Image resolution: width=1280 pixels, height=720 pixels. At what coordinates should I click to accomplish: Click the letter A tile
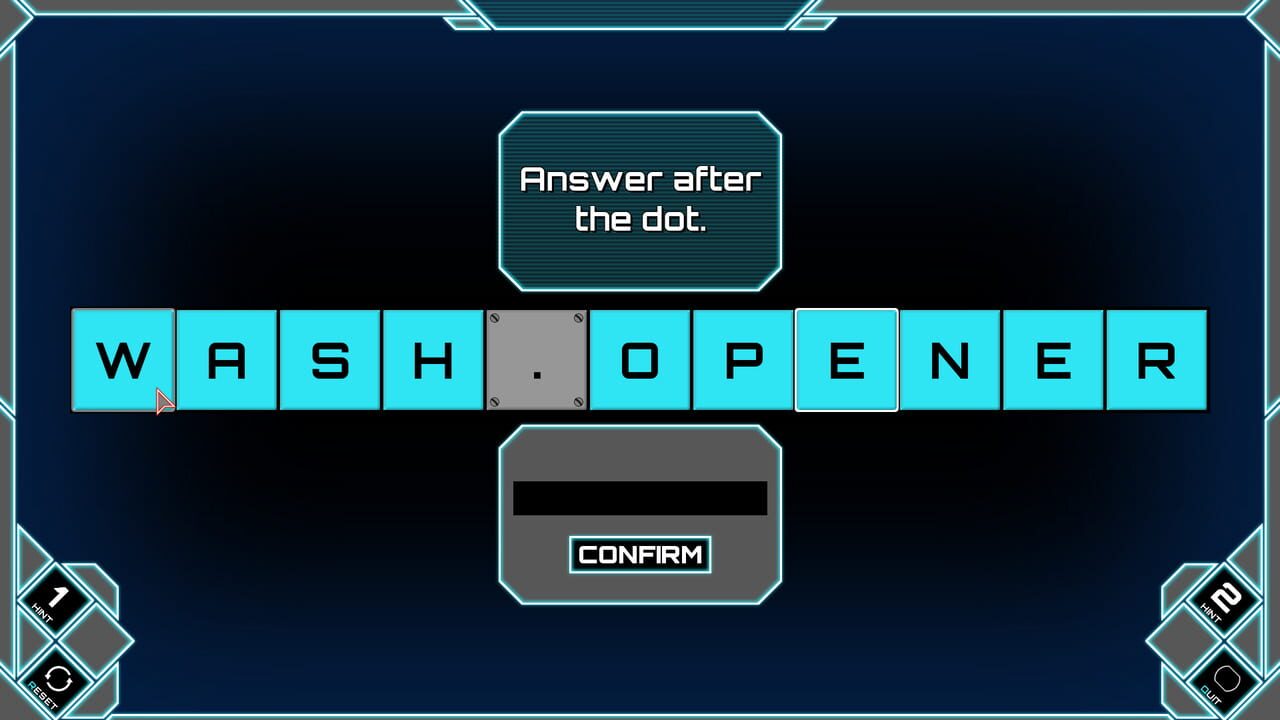[x=228, y=360]
